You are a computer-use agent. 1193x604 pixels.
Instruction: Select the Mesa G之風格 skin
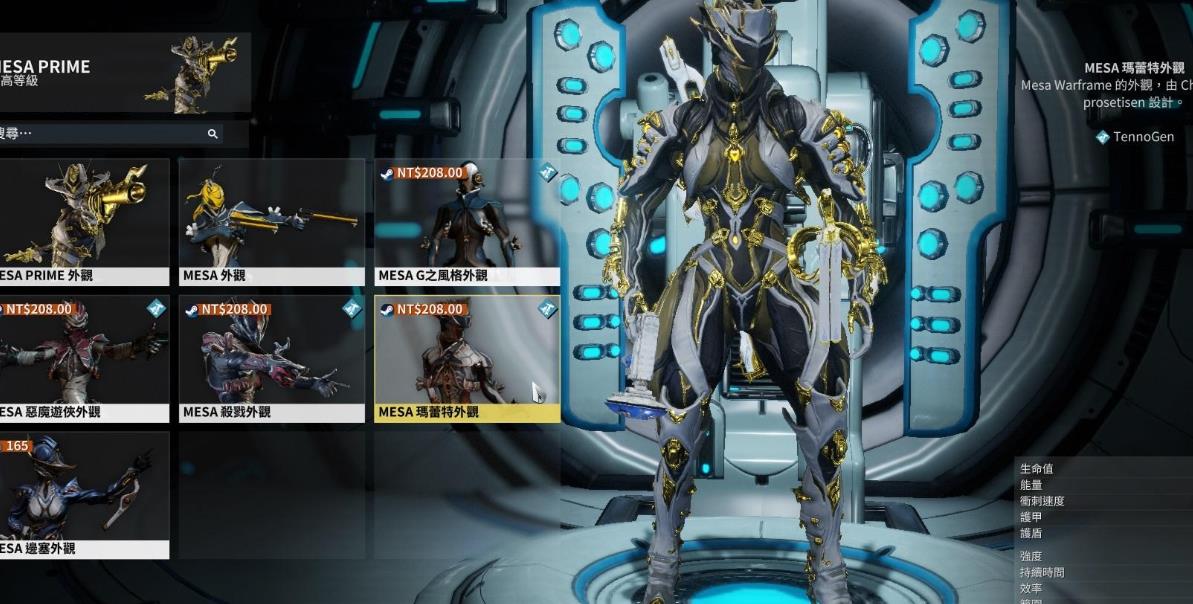click(467, 220)
